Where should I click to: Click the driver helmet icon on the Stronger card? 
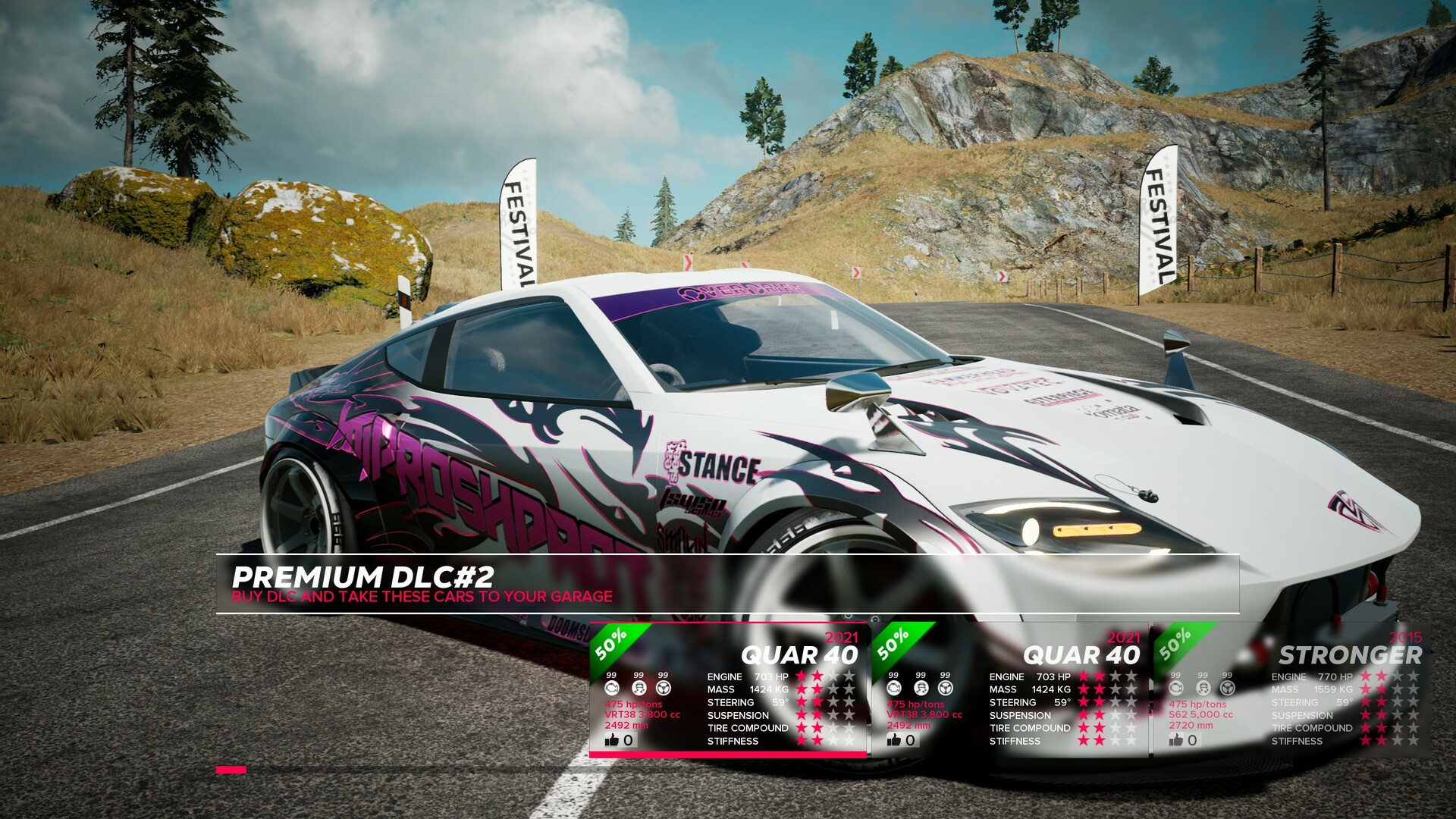coord(1203,689)
